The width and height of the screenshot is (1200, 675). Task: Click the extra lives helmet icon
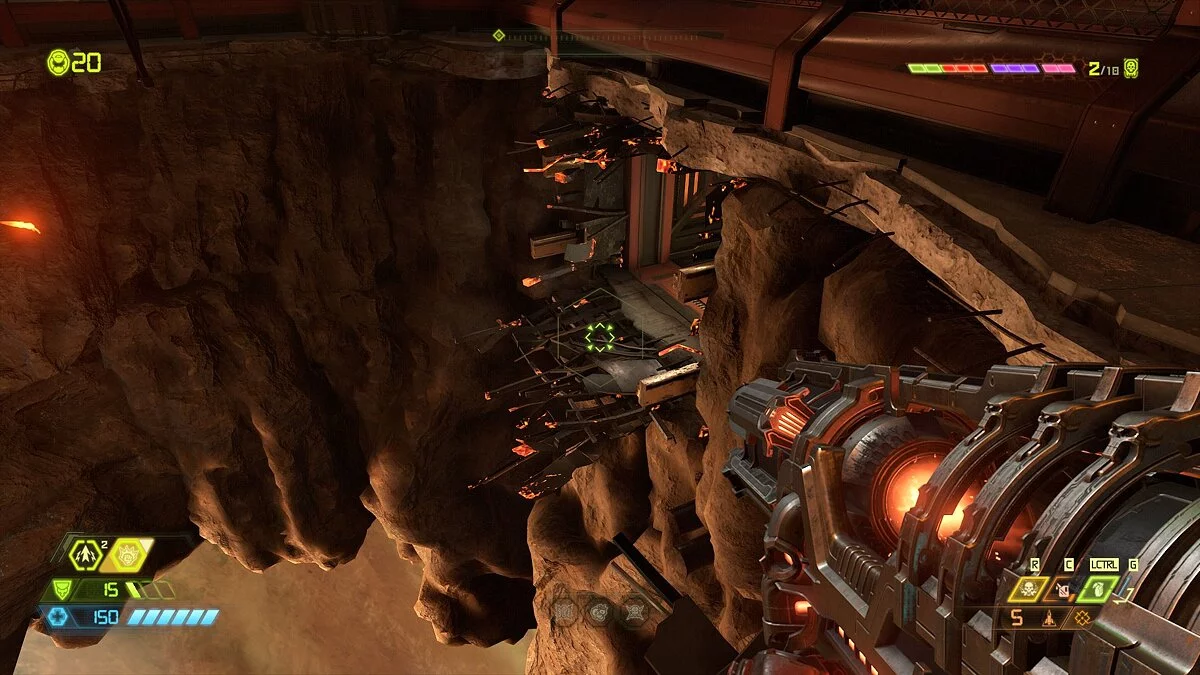coord(59,62)
